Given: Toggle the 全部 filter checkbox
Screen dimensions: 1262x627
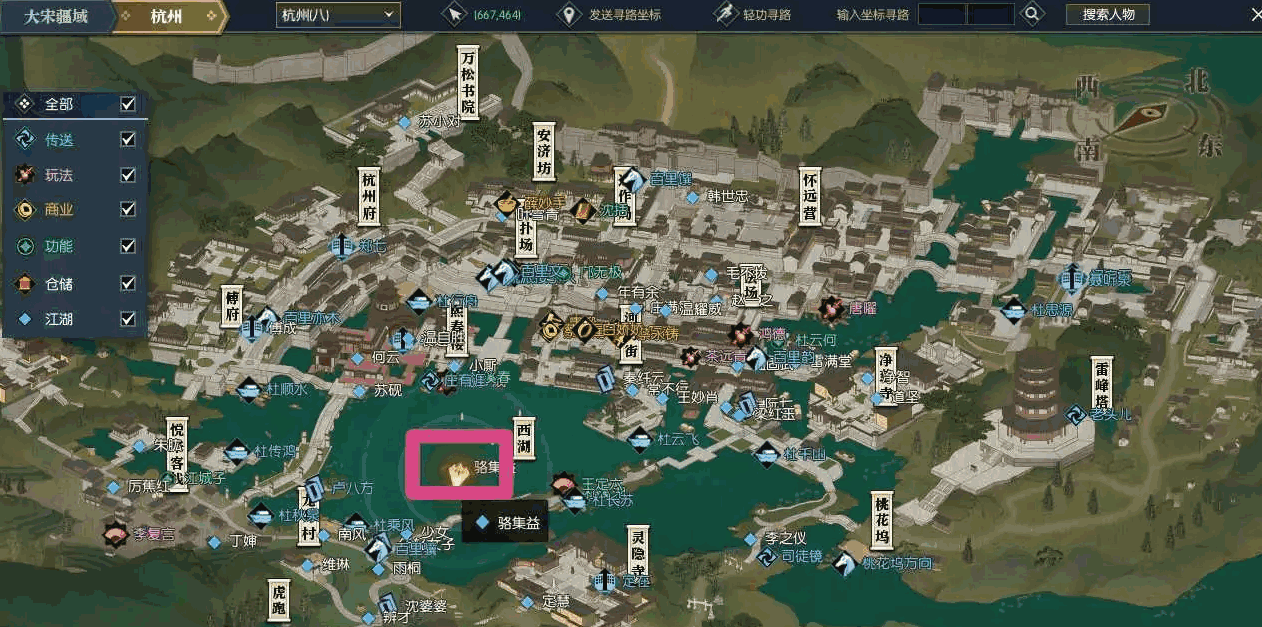Looking at the screenshot, I should tap(128, 104).
